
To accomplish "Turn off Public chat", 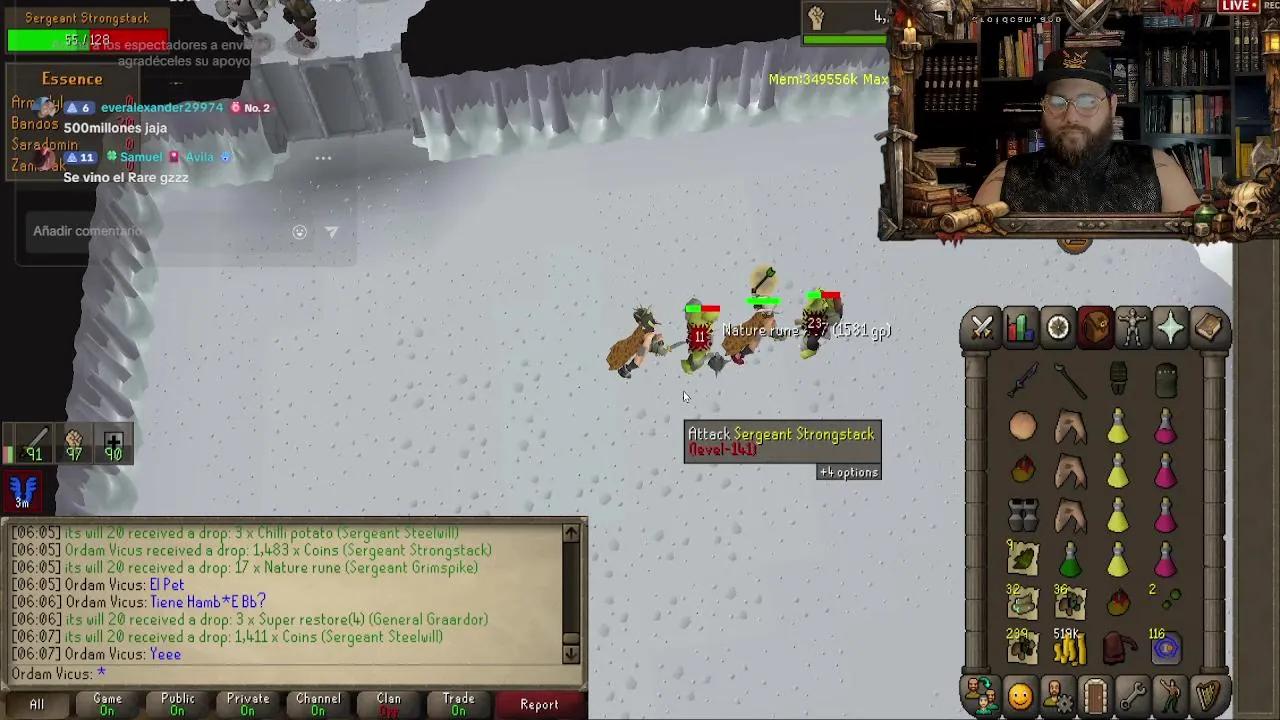I will click(x=177, y=704).
